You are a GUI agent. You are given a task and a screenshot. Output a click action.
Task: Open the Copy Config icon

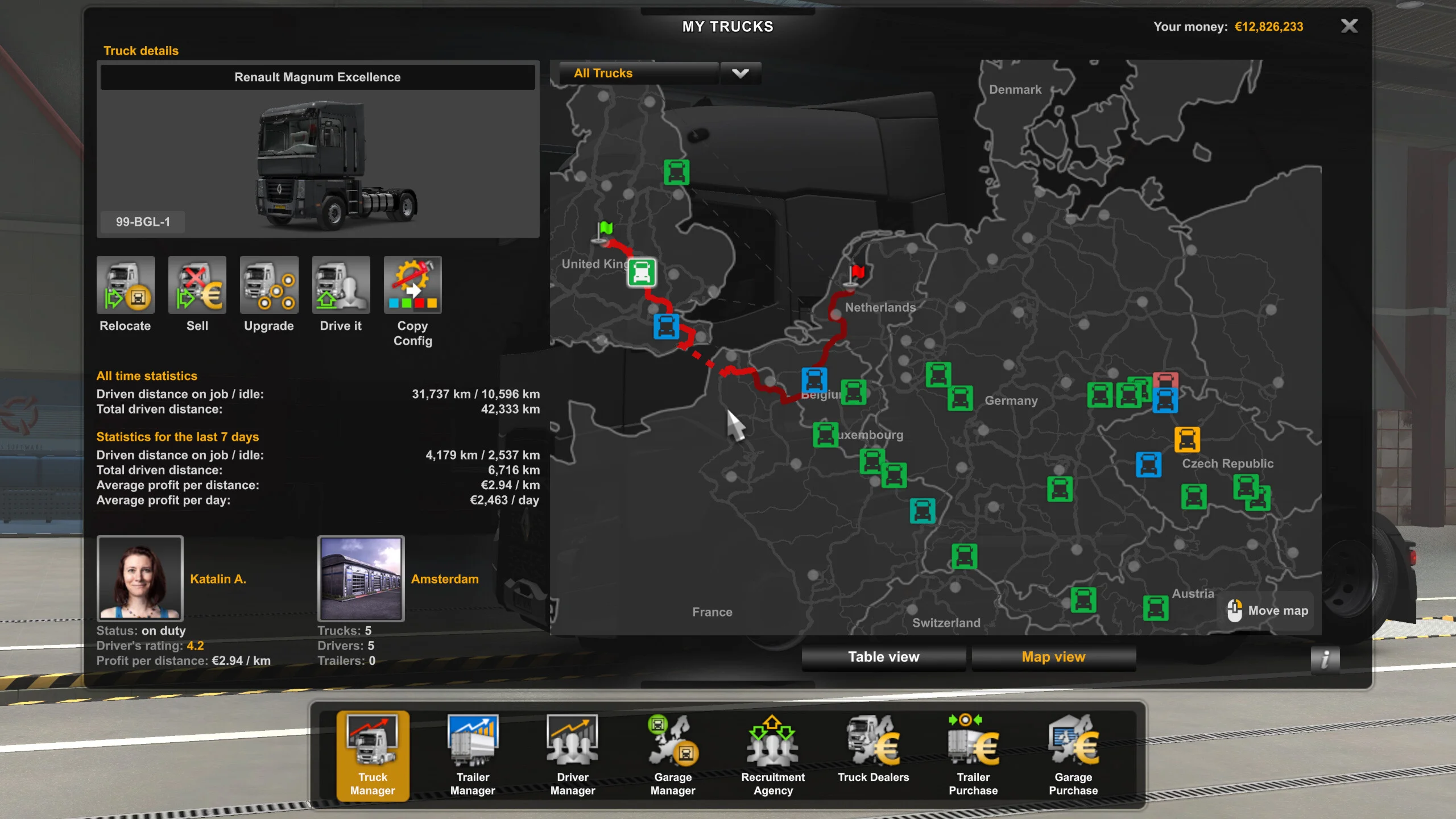tap(413, 286)
